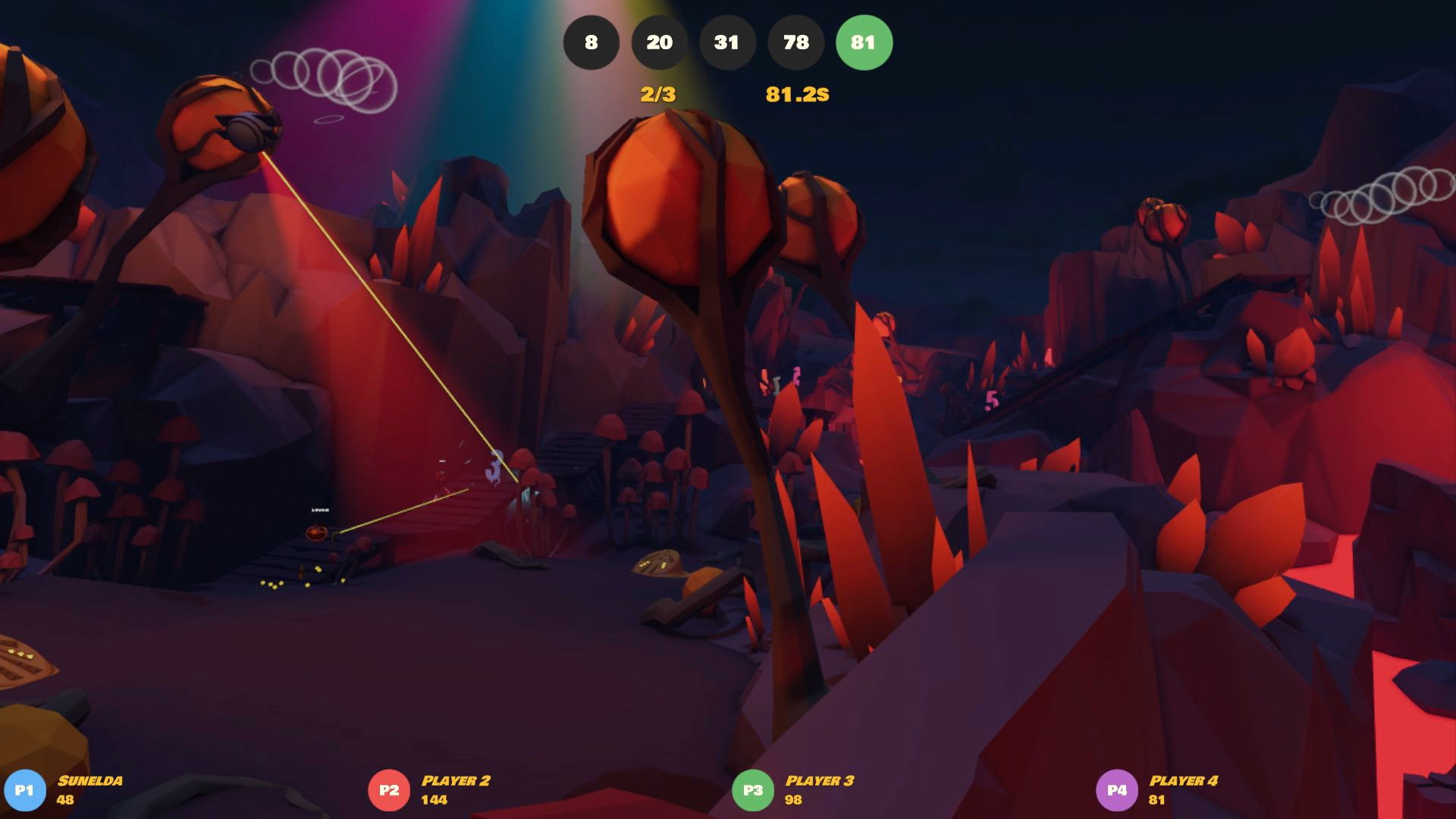Image resolution: width=1456 pixels, height=819 pixels.
Task: Select the badge labeled 31
Action: pyautogui.click(x=727, y=43)
